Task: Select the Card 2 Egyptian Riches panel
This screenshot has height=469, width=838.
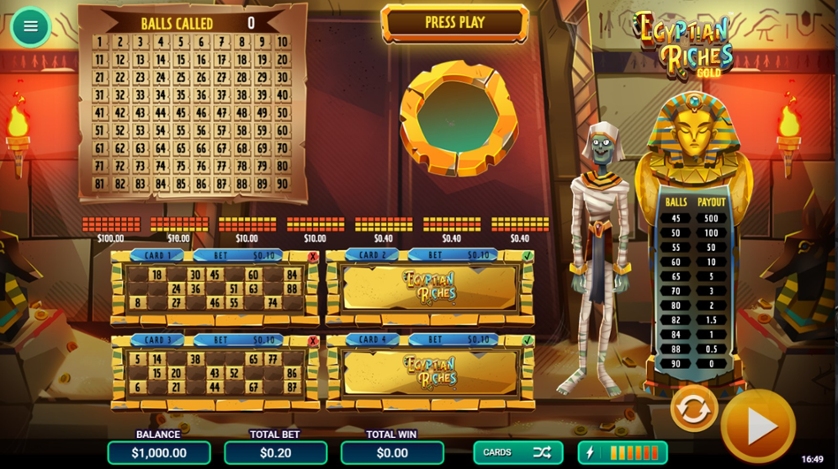Action: [x=430, y=288]
